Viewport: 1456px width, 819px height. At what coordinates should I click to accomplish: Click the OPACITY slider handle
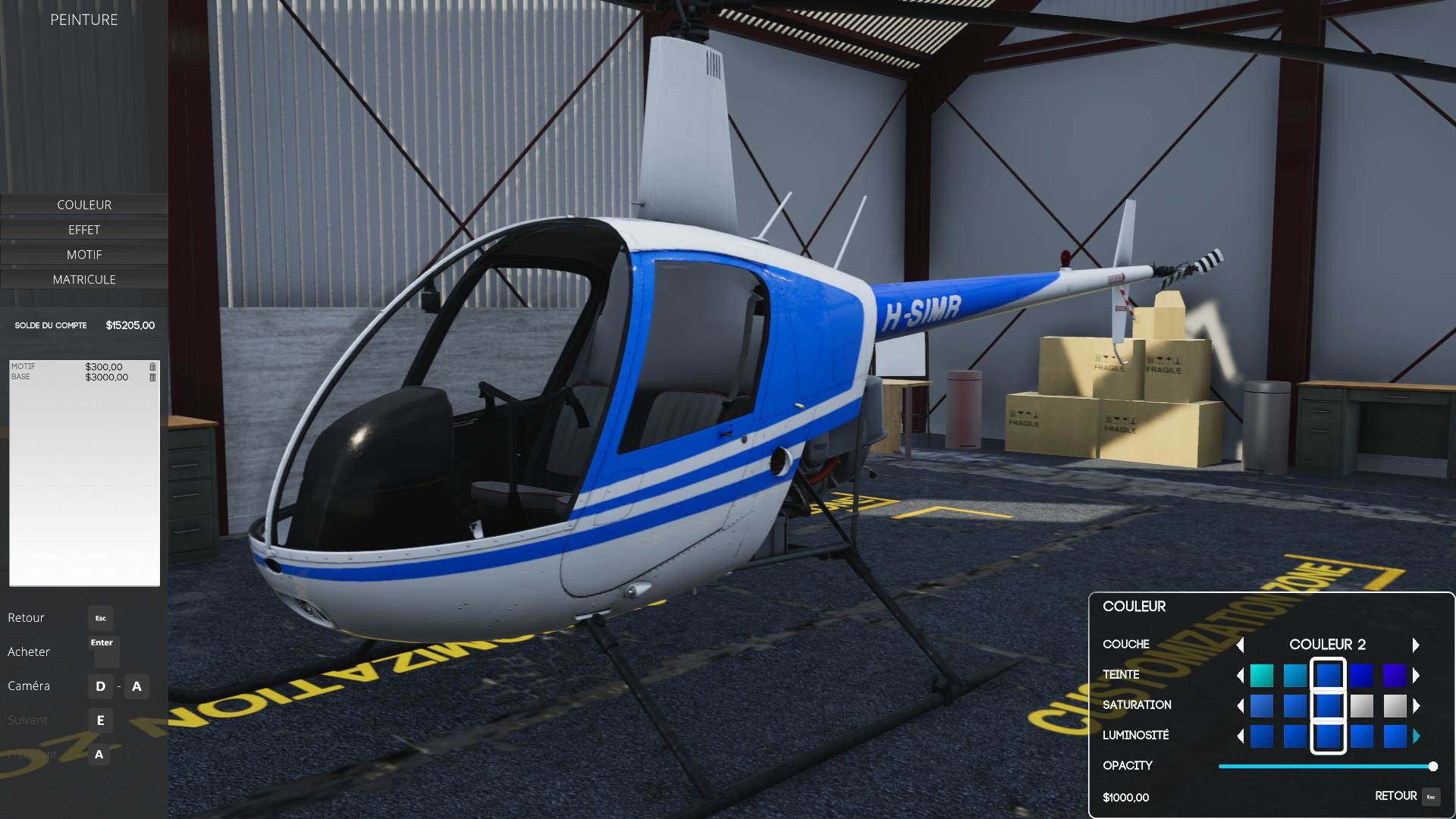pos(1432,766)
